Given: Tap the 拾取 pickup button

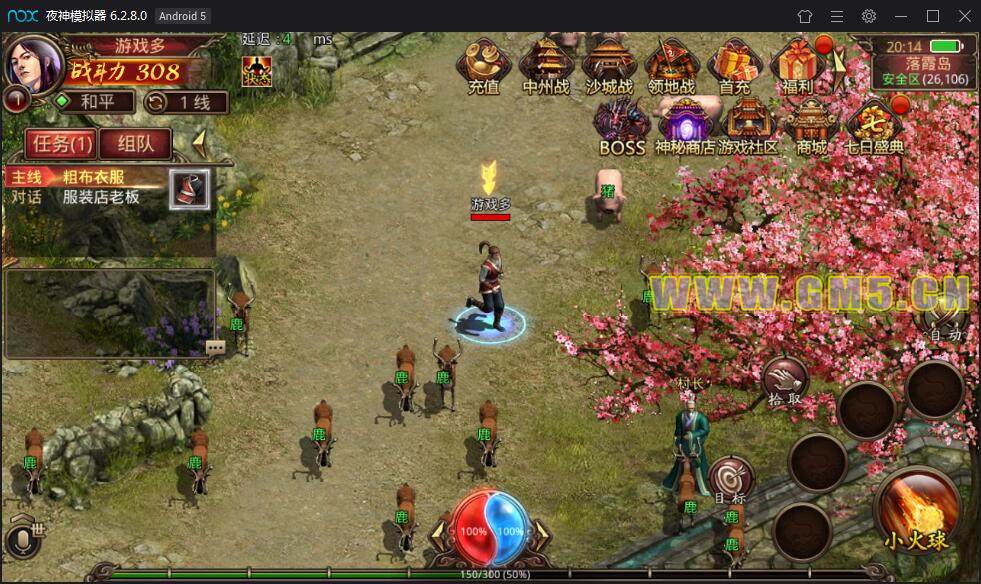Looking at the screenshot, I should click(x=785, y=383).
